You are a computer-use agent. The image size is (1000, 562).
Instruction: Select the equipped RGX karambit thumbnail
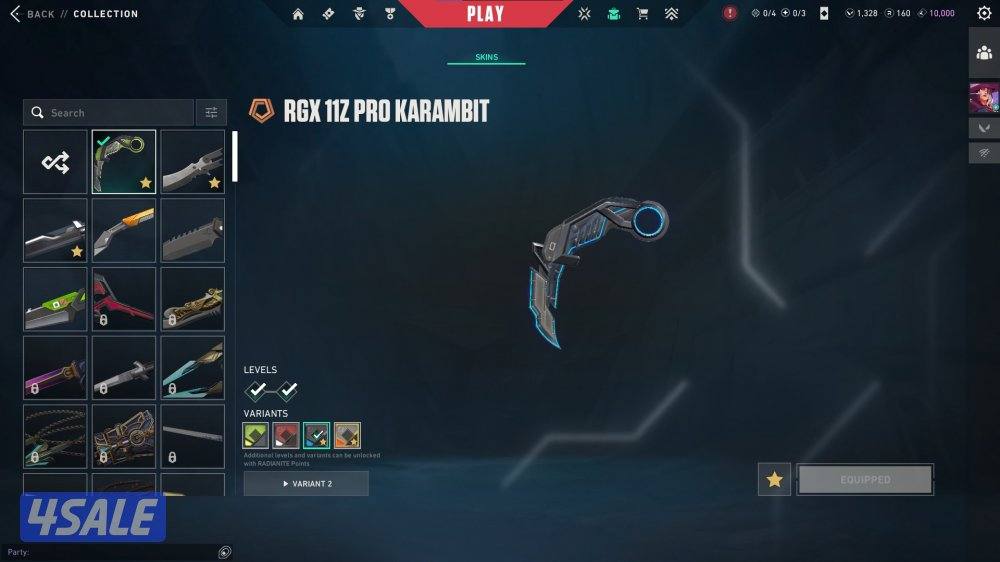tap(124, 161)
